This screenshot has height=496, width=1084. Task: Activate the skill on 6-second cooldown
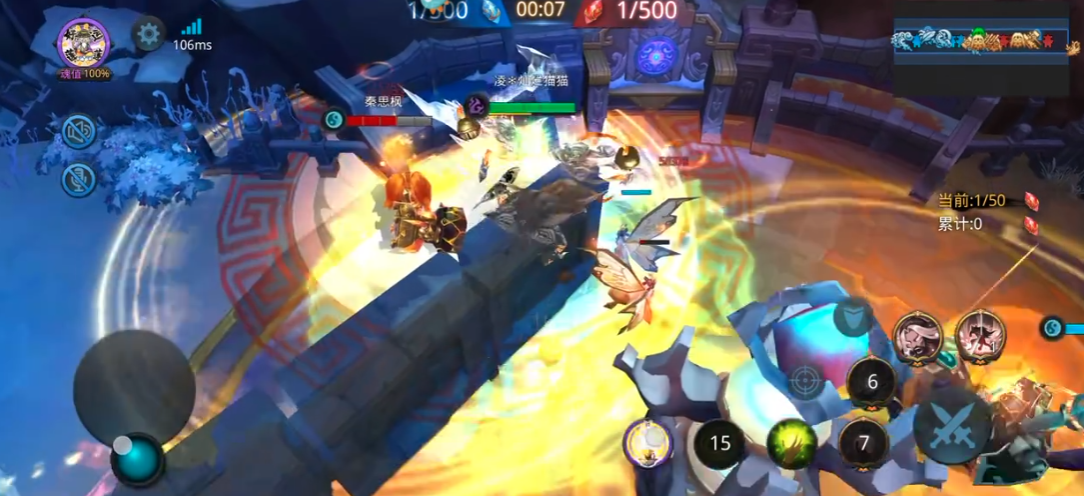tap(871, 381)
